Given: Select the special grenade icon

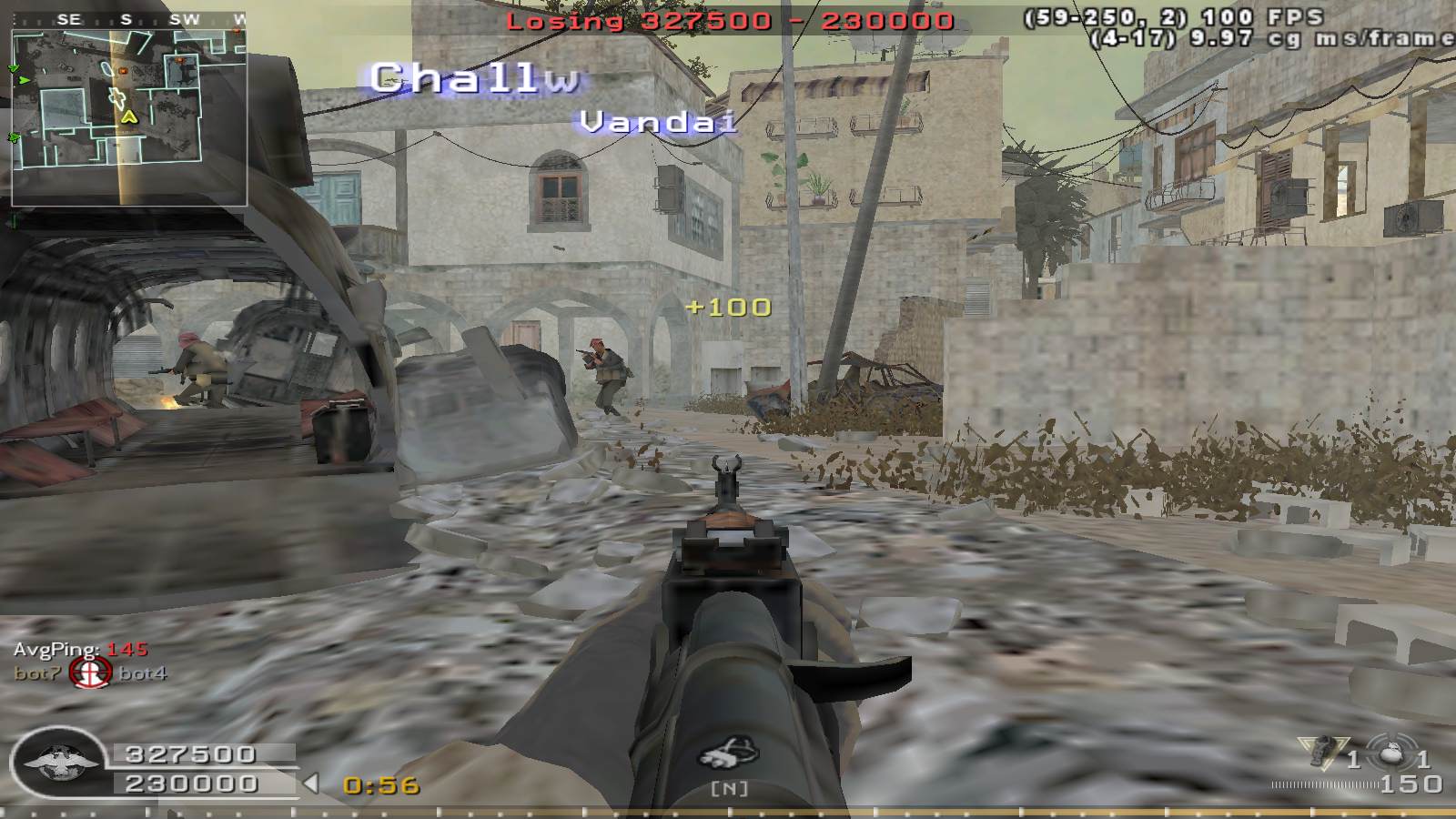Looking at the screenshot, I should (1321, 753).
